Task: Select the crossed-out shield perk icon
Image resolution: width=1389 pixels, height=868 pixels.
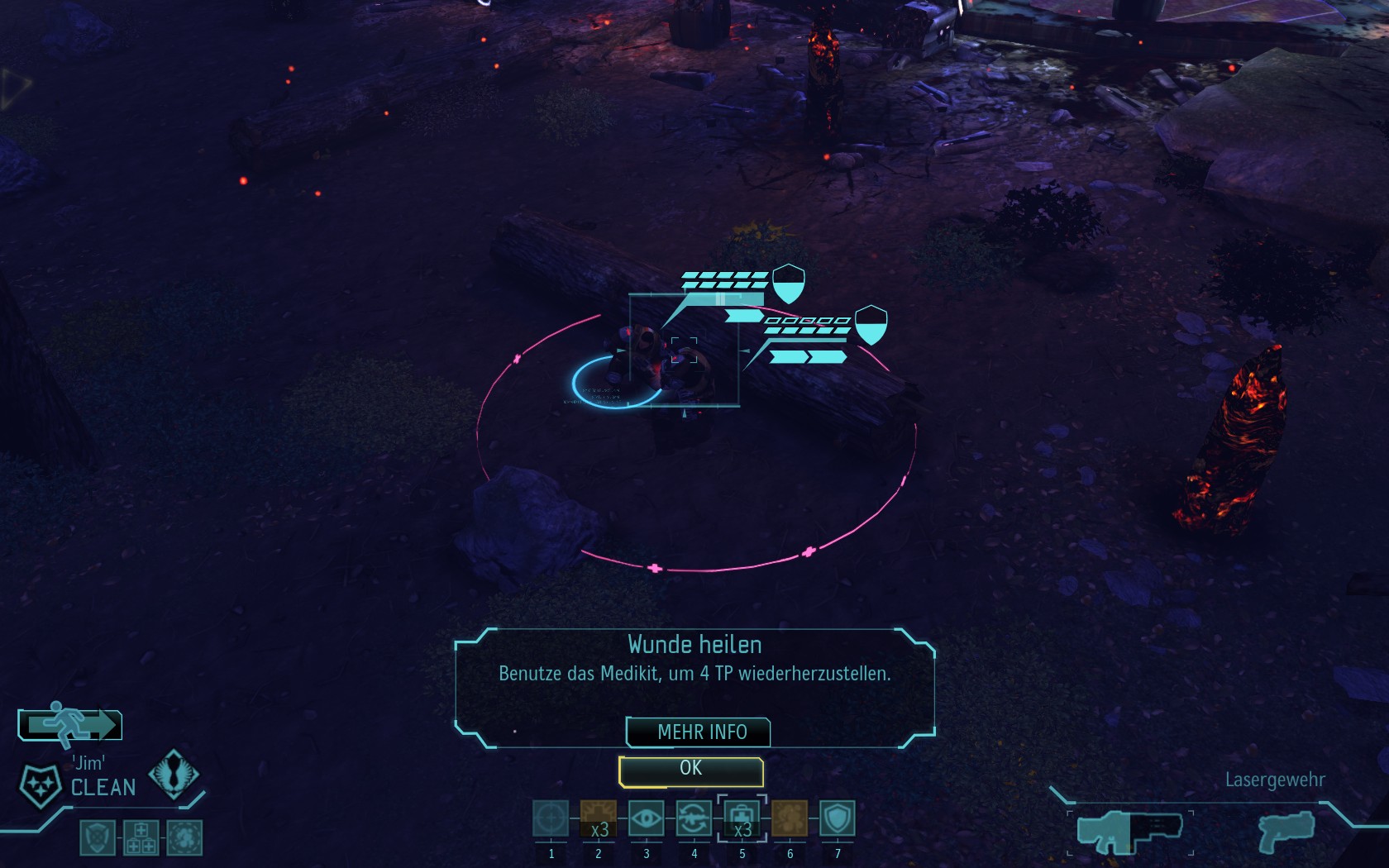Action: (x=98, y=837)
